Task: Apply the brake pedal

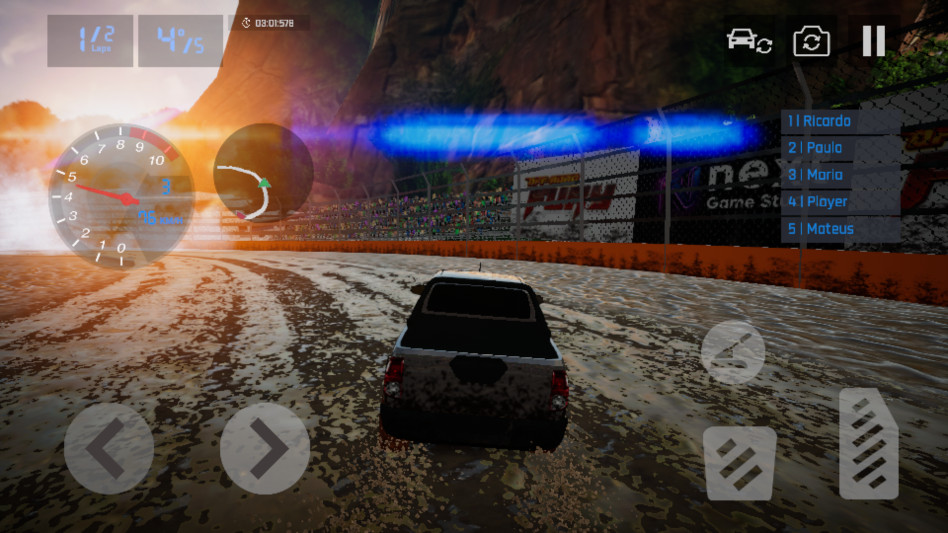Action: (740, 463)
